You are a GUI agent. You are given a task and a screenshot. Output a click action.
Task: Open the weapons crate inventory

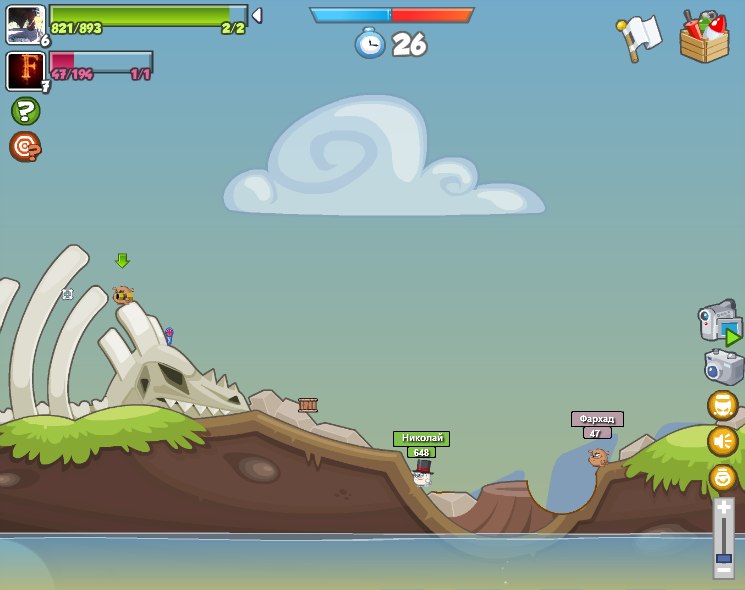click(704, 38)
